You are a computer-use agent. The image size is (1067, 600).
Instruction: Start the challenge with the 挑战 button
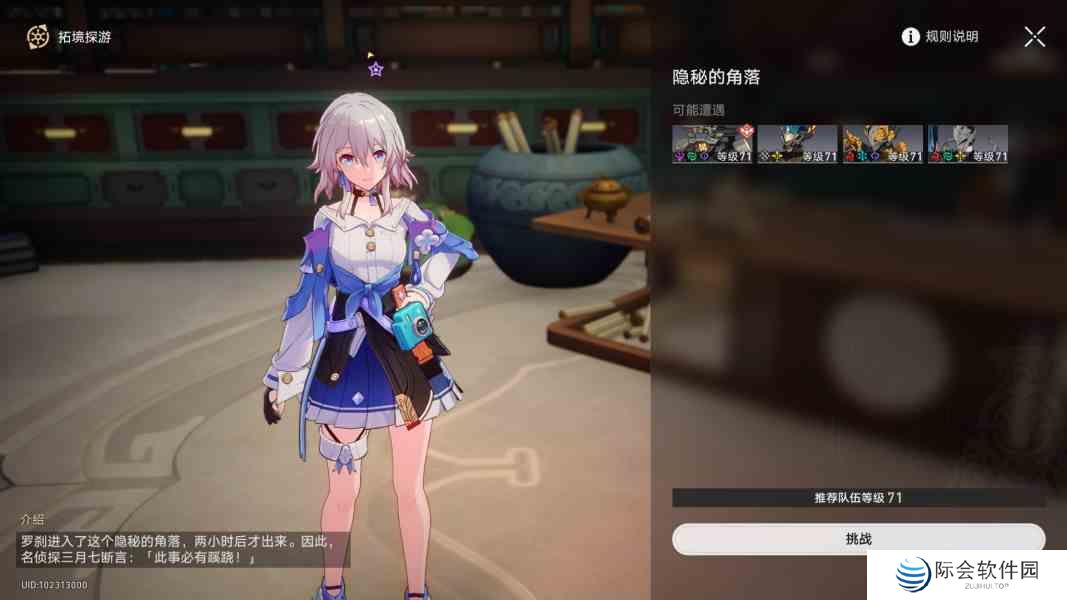click(x=858, y=539)
